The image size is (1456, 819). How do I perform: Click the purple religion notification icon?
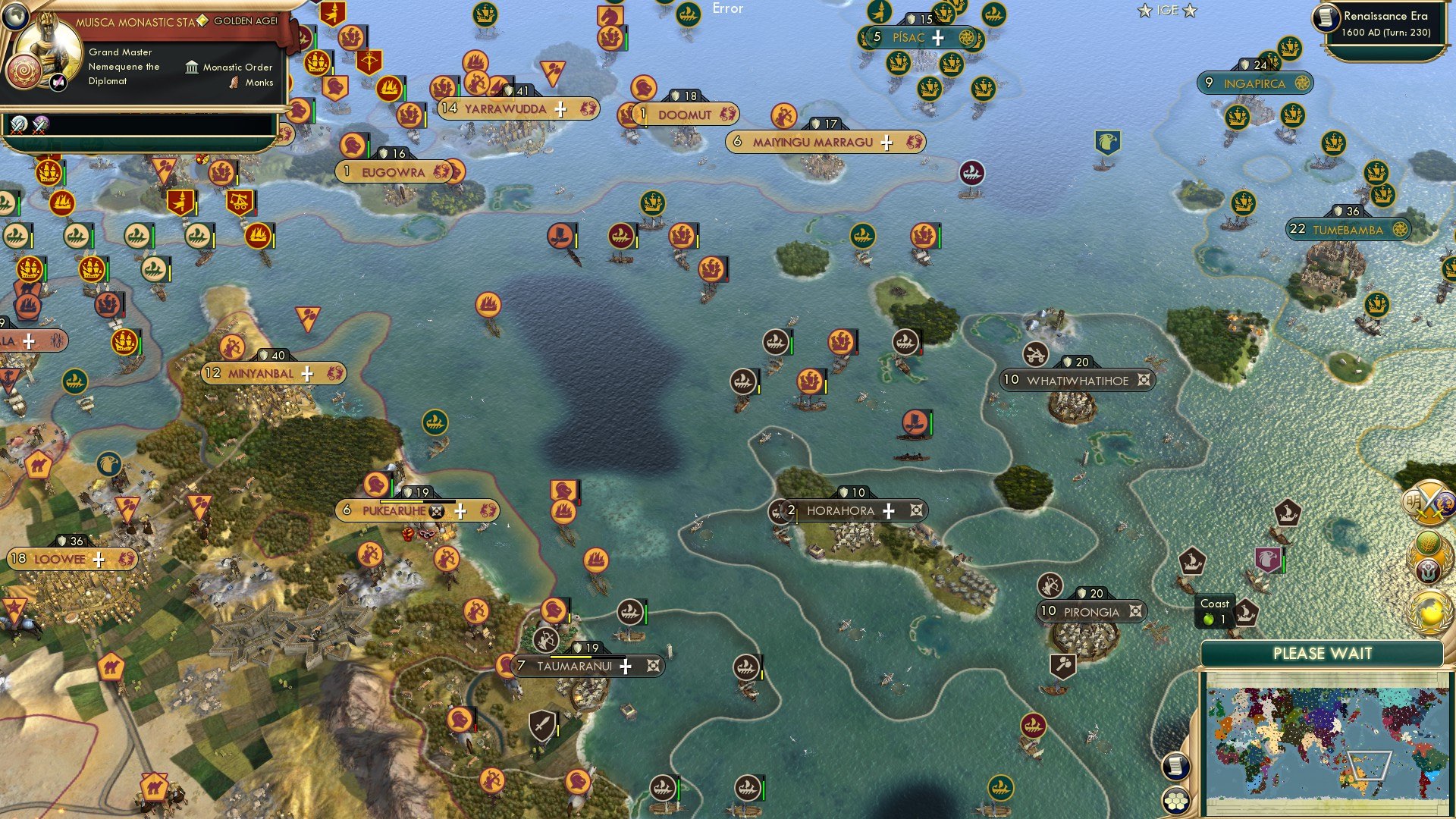1429,570
